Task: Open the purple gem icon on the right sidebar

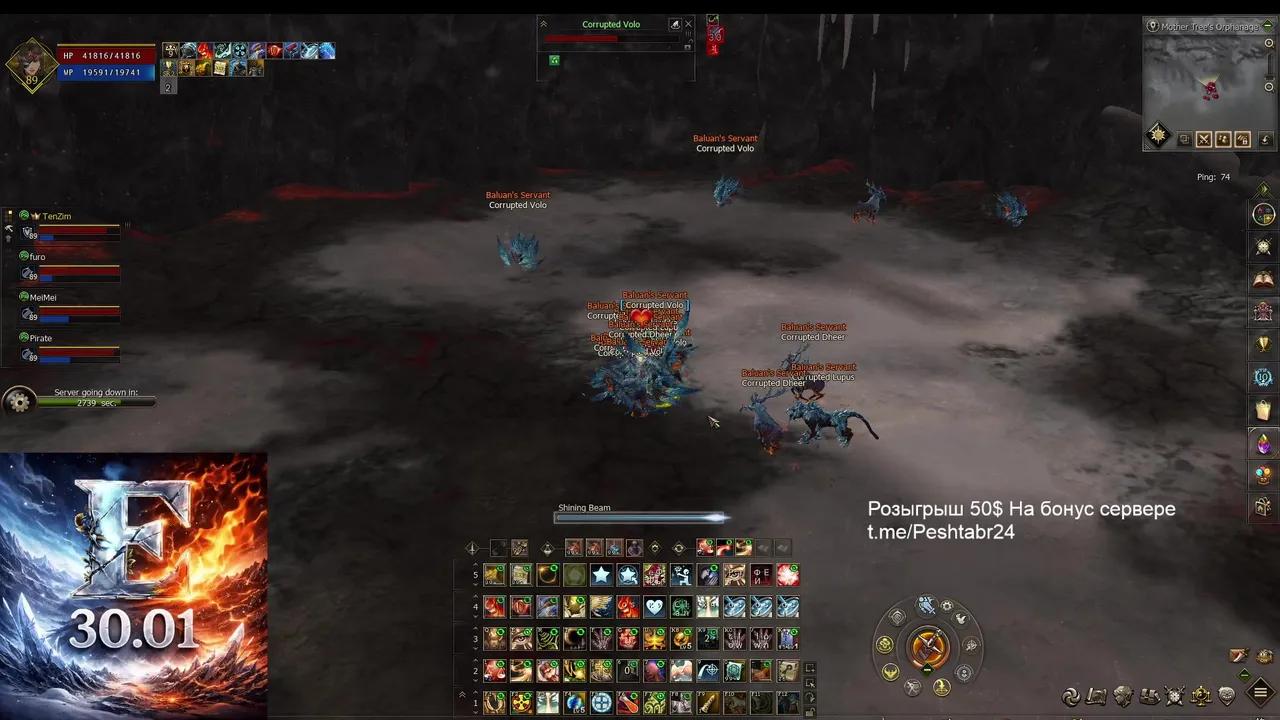Action: click(1263, 443)
